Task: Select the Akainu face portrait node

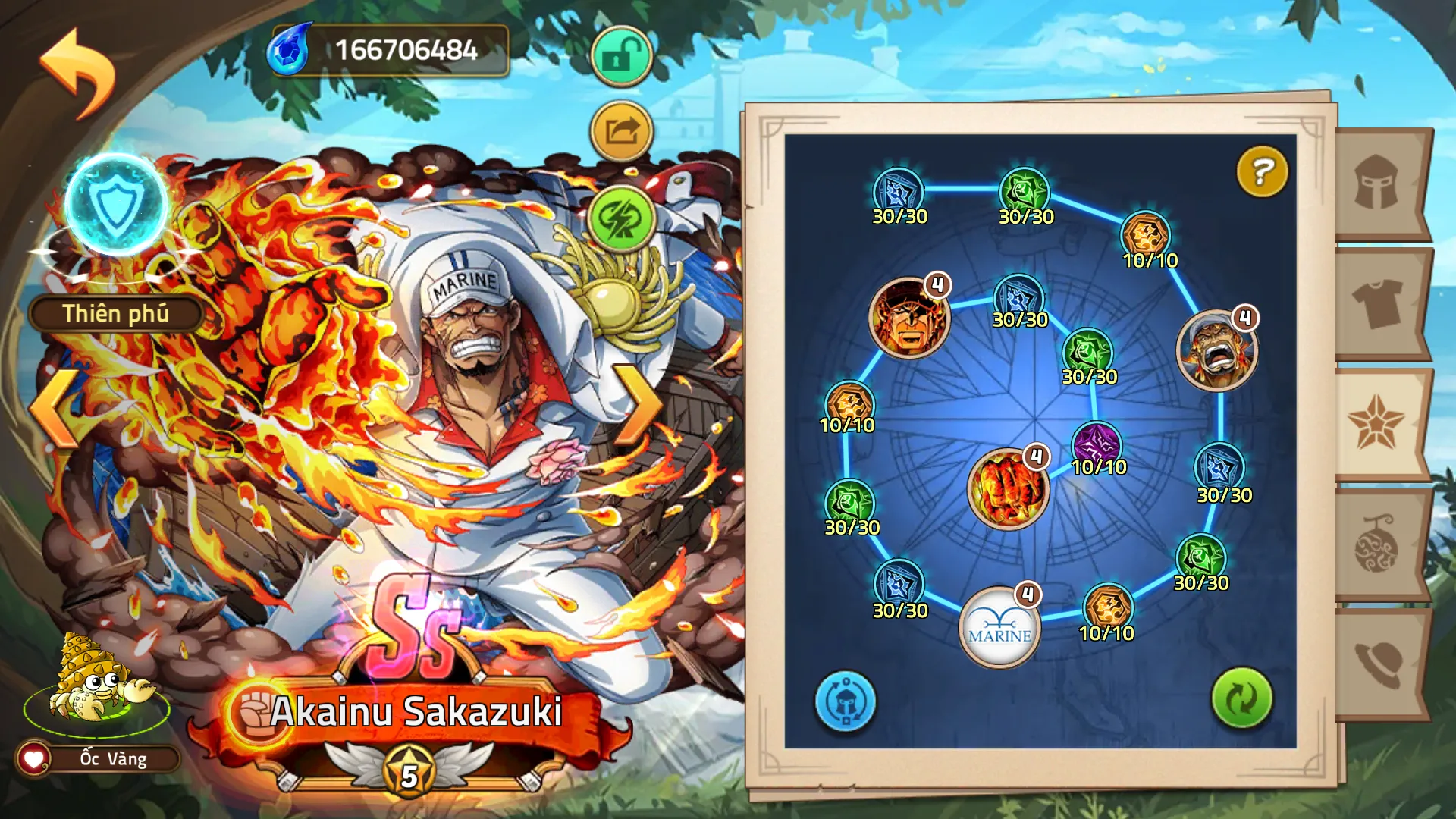Action: click(x=908, y=317)
